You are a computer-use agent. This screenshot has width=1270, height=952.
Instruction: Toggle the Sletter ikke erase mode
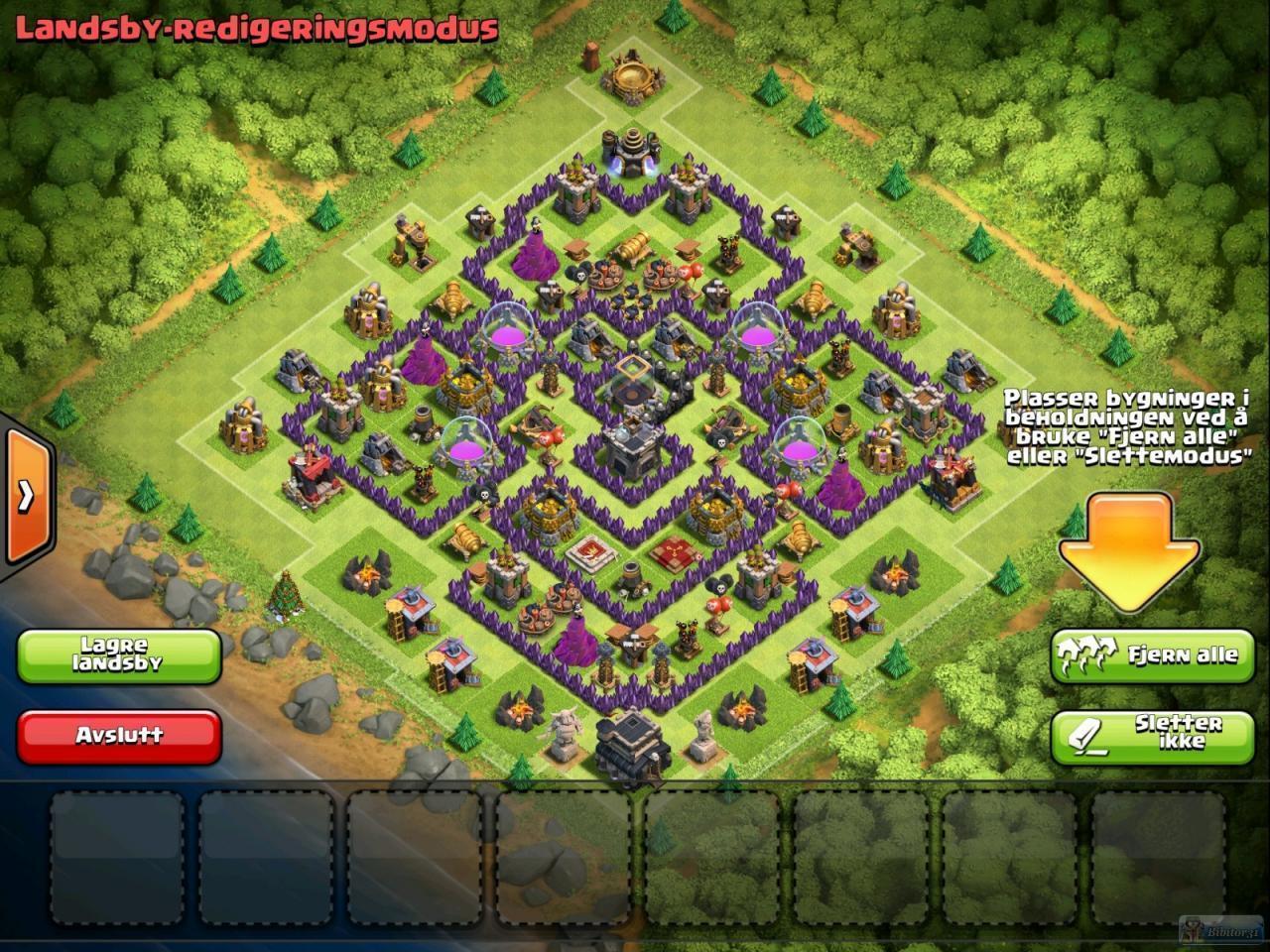pyautogui.click(x=1152, y=736)
